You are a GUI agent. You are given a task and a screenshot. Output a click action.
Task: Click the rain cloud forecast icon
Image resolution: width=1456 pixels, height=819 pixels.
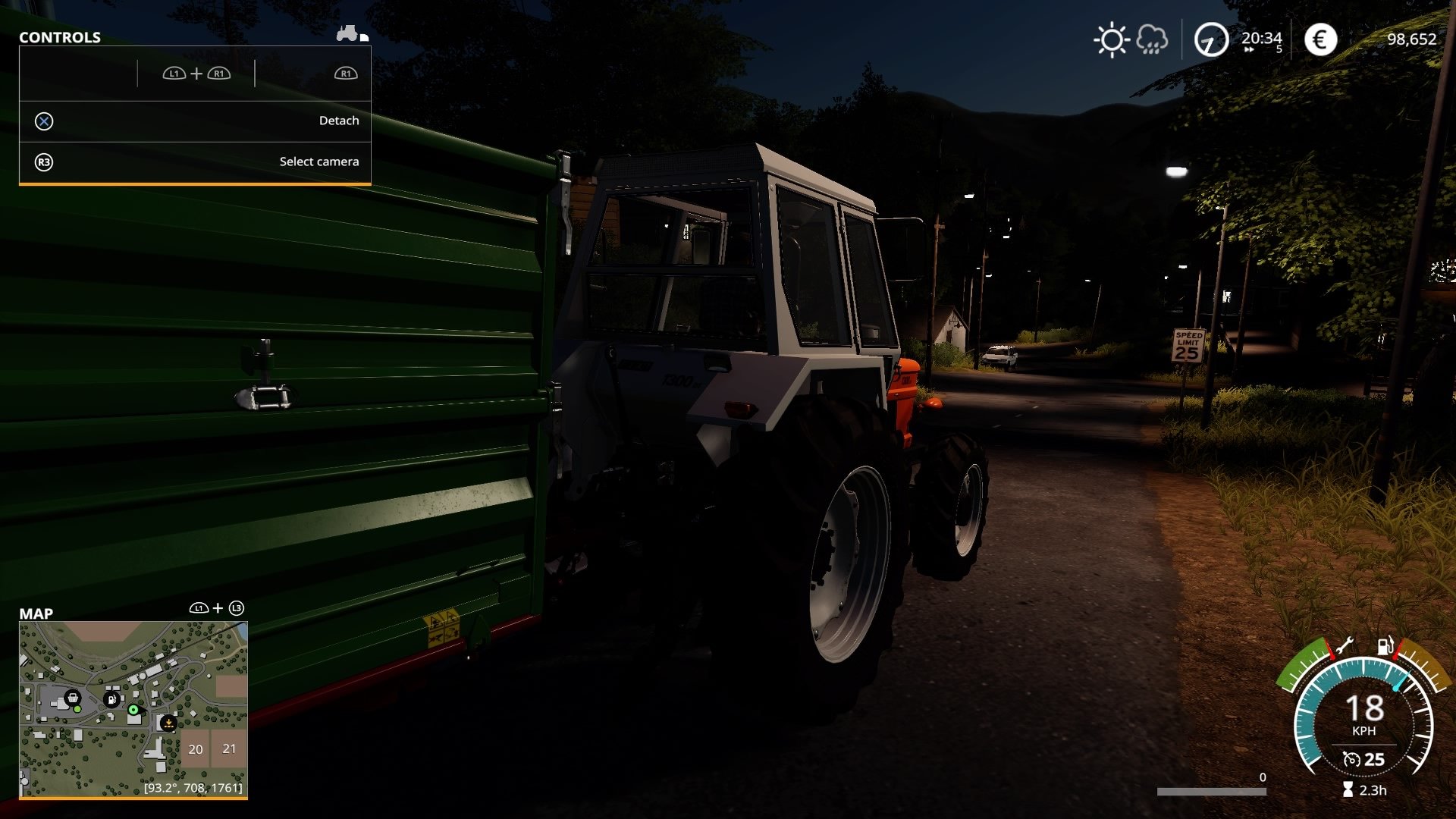click(1151, 38)
